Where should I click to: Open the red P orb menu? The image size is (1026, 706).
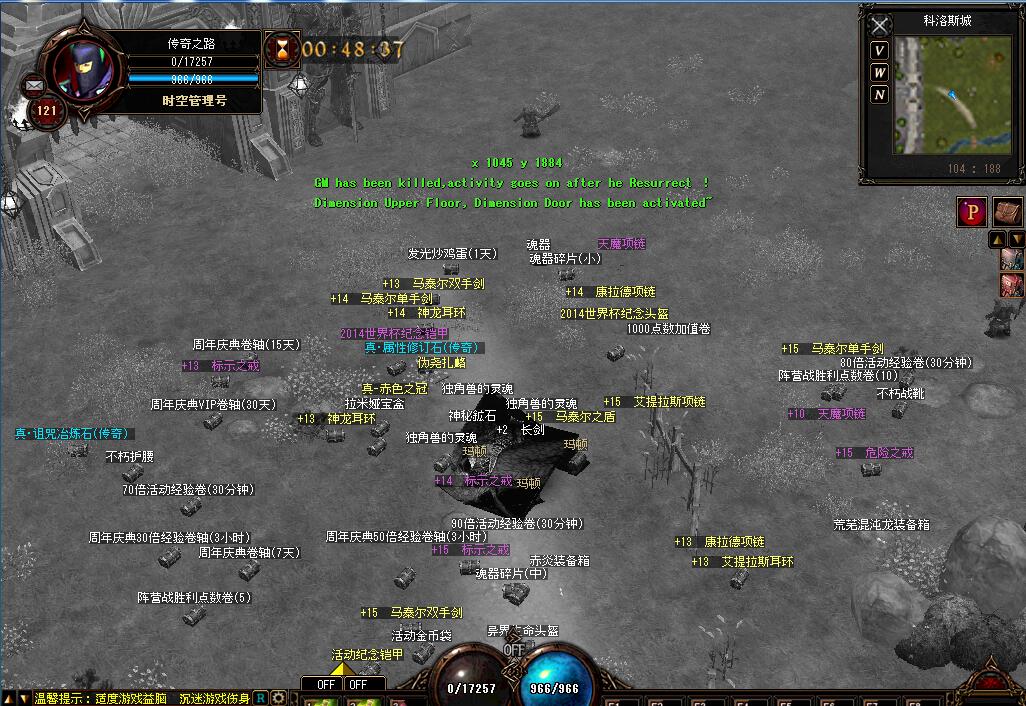click(971, 212)
